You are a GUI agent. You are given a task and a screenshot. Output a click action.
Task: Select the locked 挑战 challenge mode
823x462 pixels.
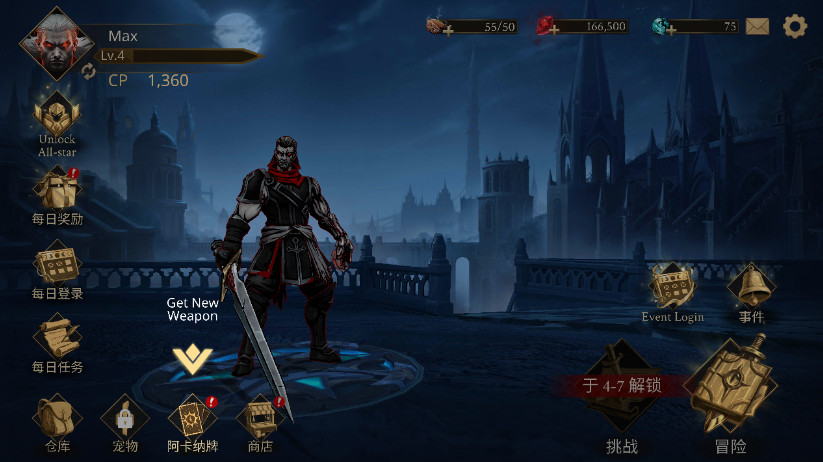[x=622, y=400]
